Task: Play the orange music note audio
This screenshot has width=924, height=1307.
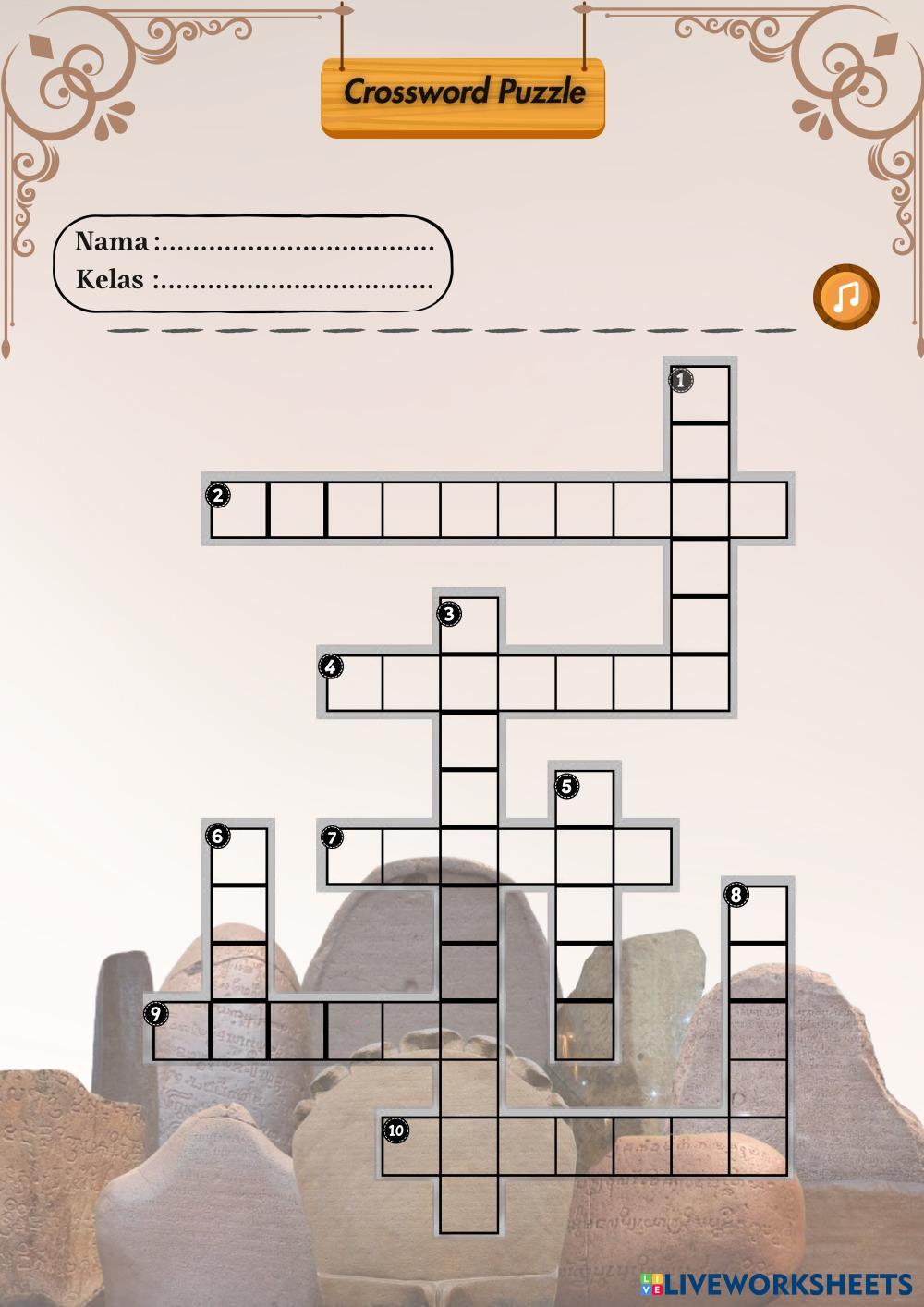Action: (x=845, y=296)
